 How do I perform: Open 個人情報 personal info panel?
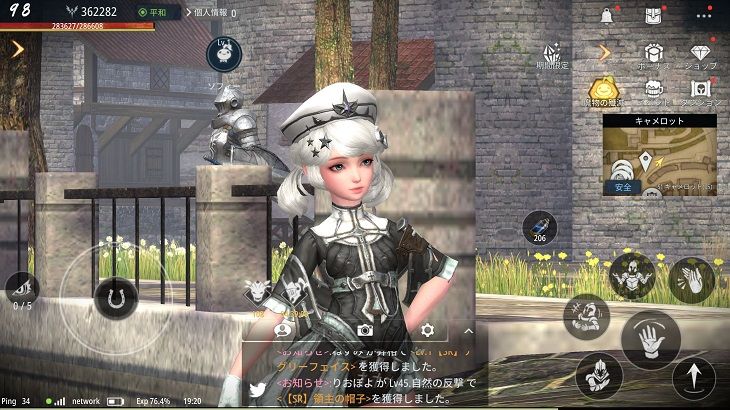click(x=211, y=14)
